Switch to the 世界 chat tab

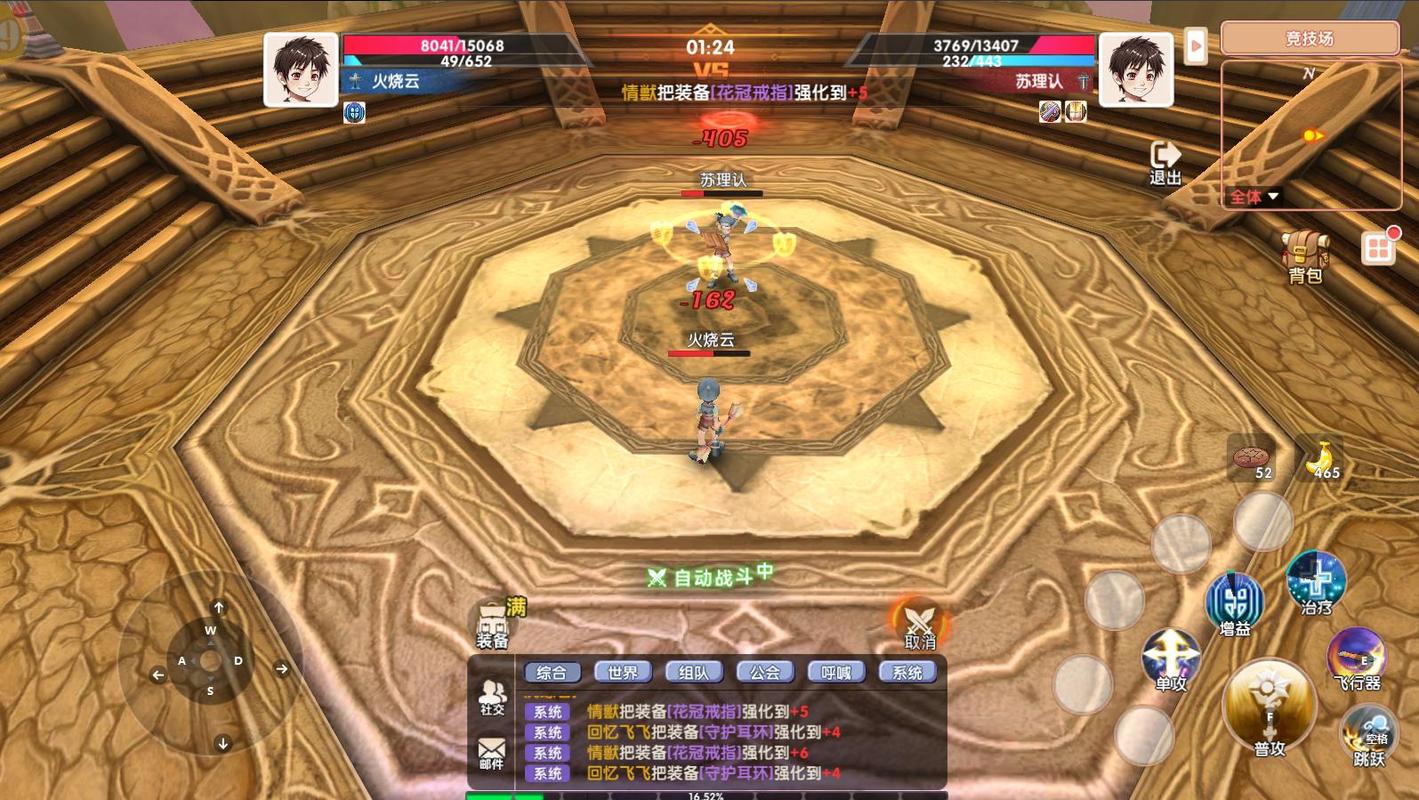tap(622, 673)
